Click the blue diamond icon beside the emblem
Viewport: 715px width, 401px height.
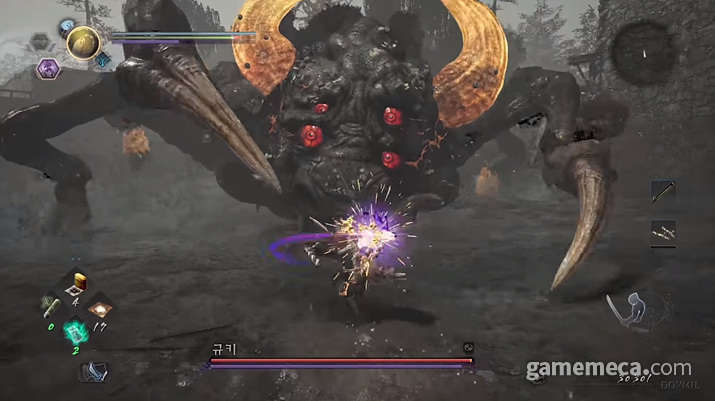[103, 61]
